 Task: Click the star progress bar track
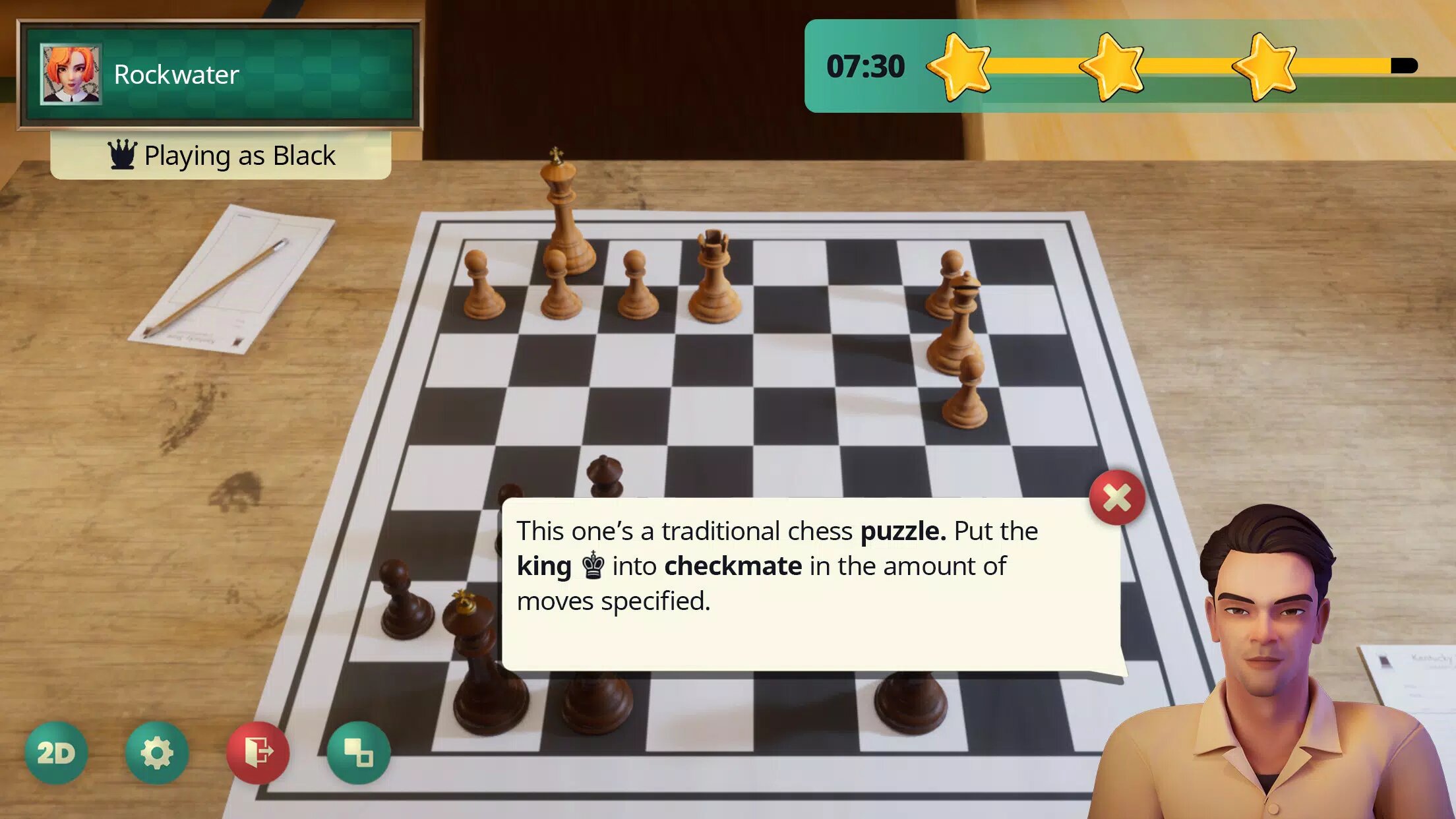coord(1187,66)
